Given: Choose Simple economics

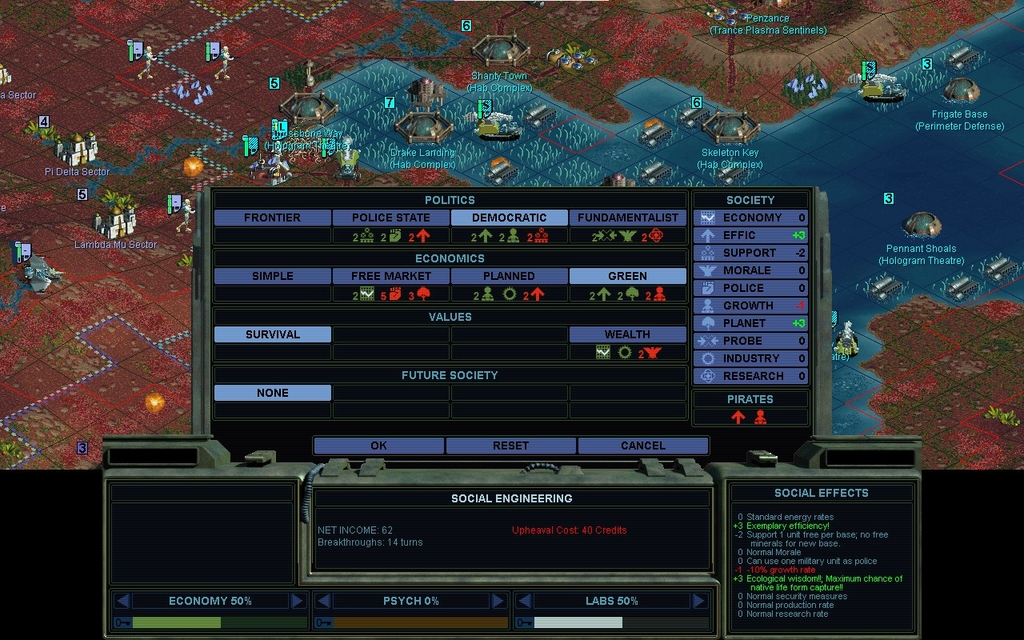Looking at the screenshot, I should click(x=272, y=276).
